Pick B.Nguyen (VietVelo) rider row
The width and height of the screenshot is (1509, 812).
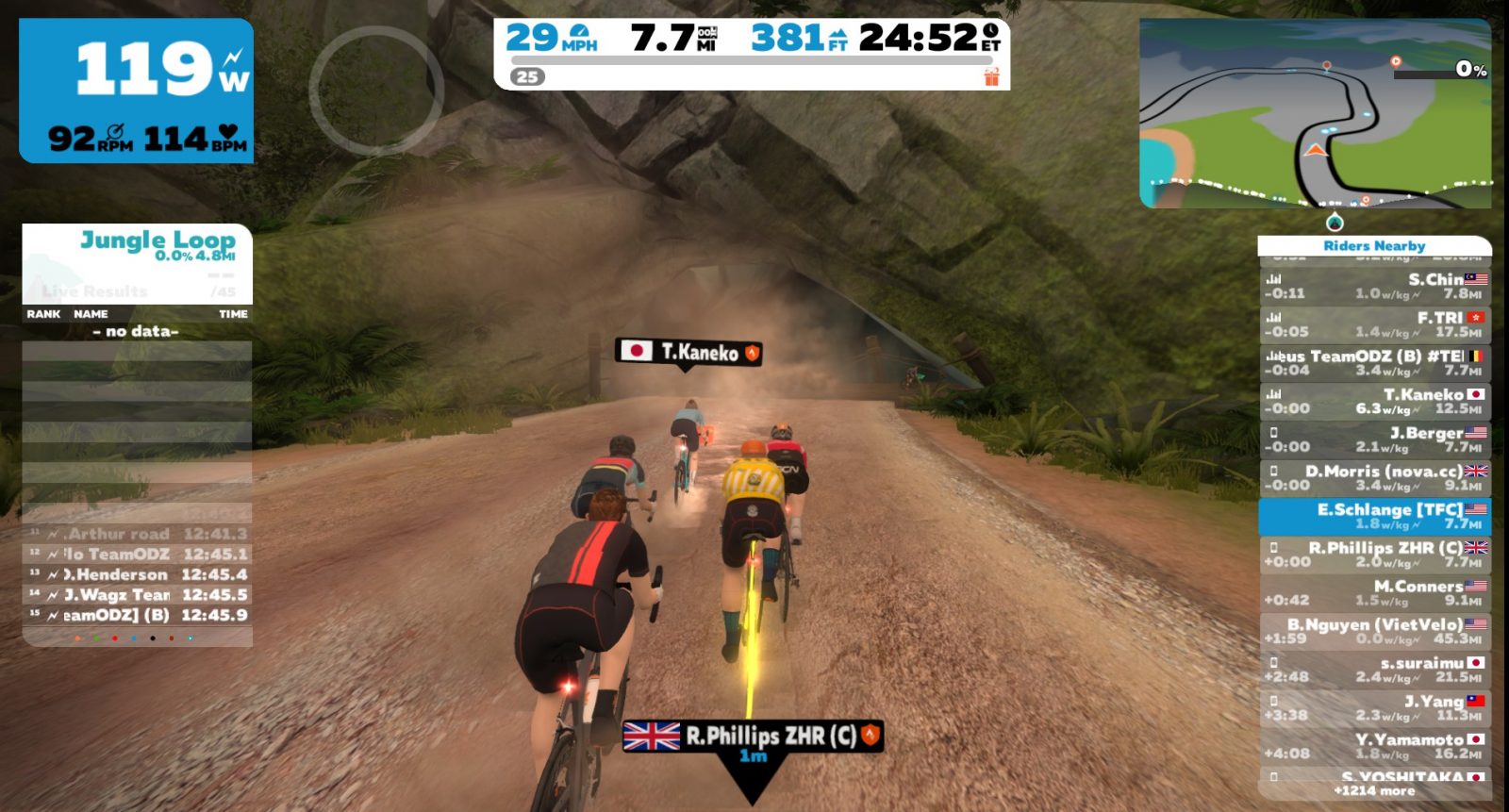coord(1375,631)
